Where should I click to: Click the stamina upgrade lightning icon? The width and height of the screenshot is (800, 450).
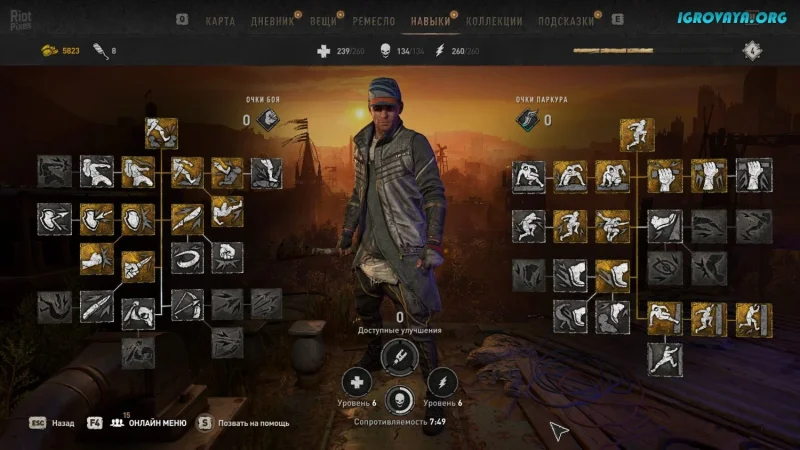click(x=442, y=381)
